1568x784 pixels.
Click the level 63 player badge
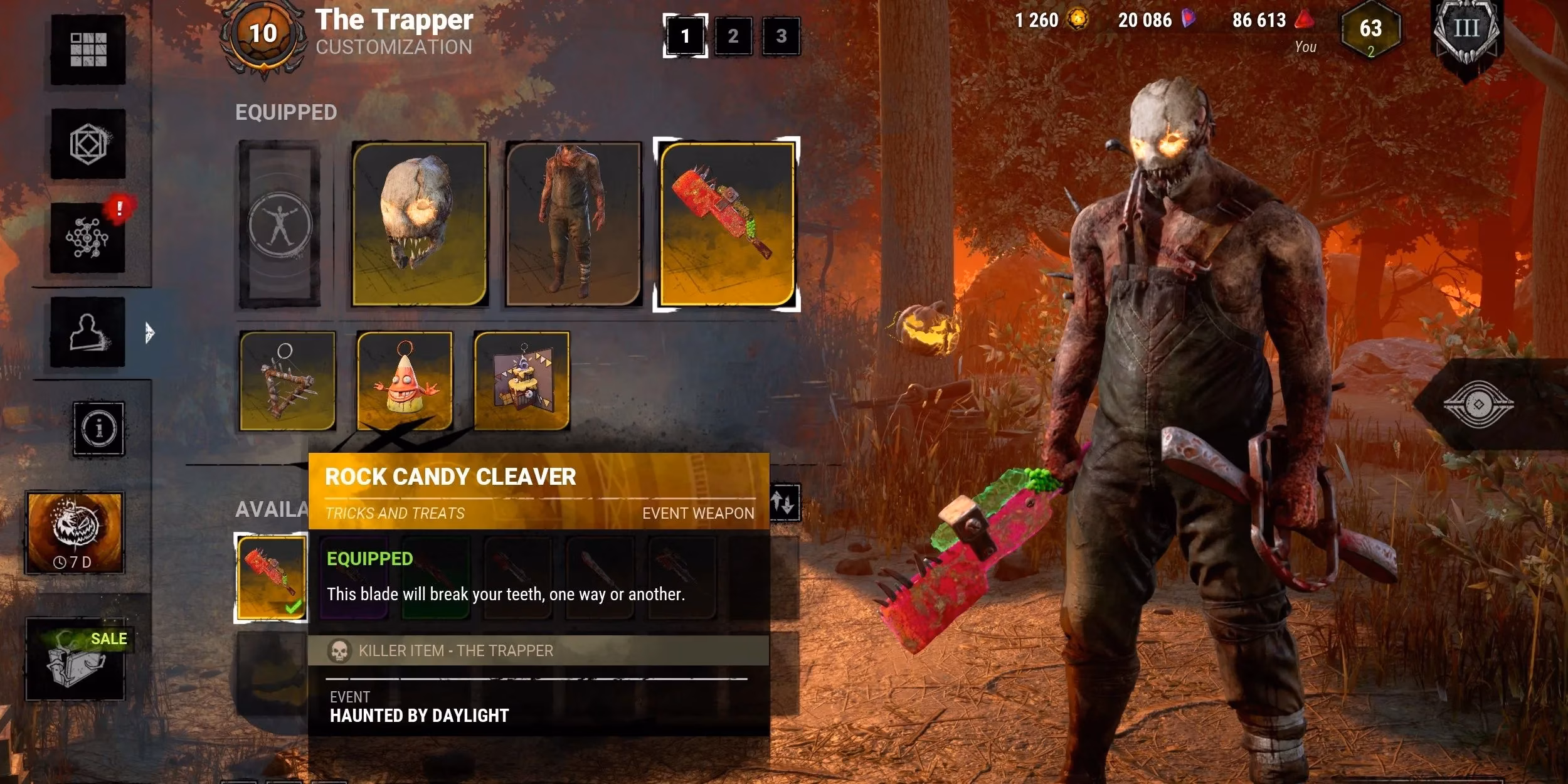[x=1370, y=28]
